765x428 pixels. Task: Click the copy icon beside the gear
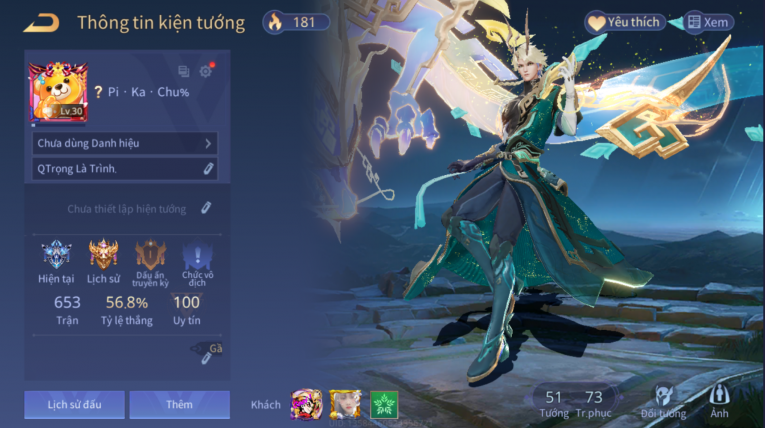tap(183, 71)
